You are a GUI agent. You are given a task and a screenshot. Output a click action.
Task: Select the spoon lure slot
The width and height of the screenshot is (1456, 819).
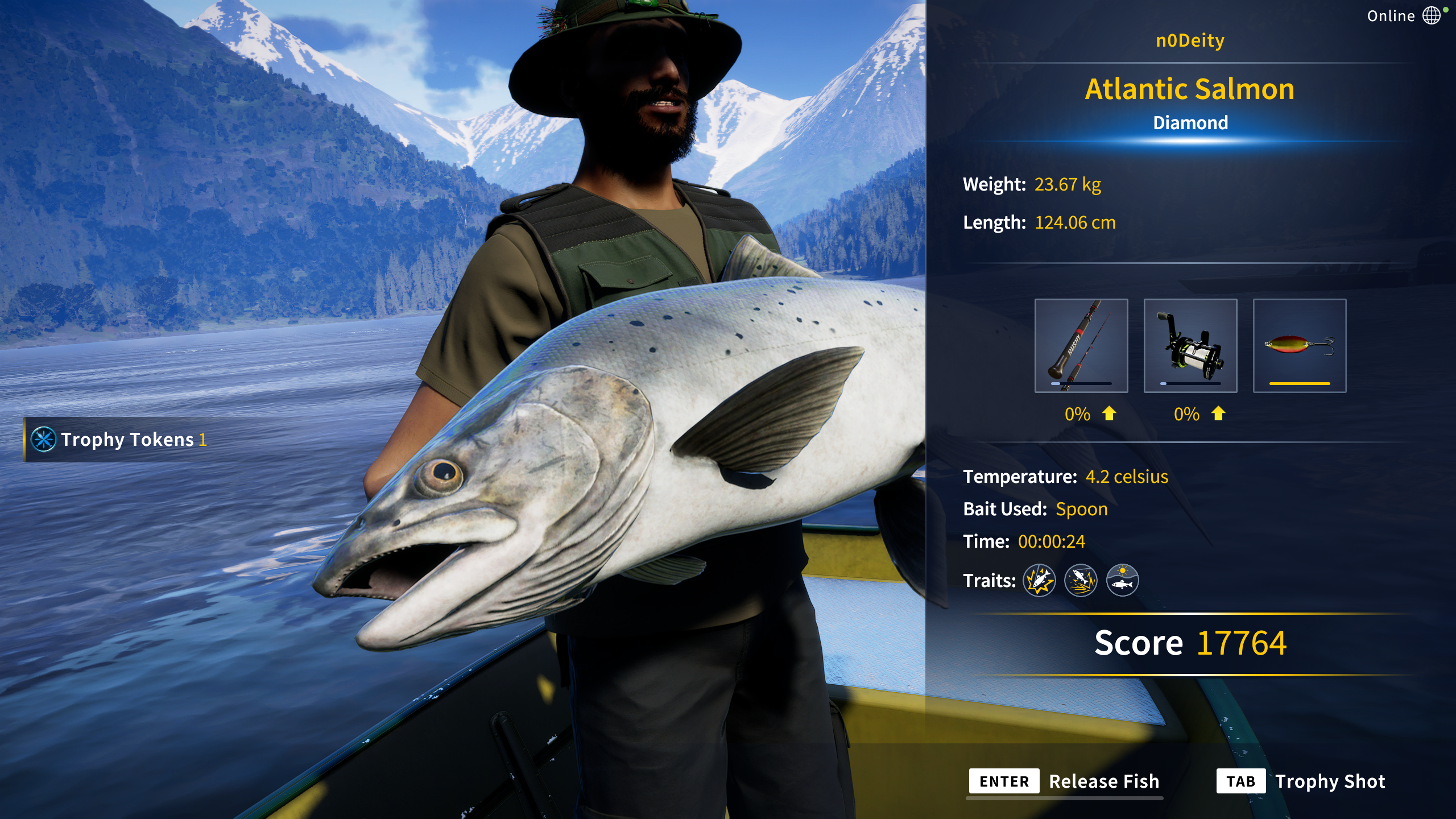coord(1299,345)
